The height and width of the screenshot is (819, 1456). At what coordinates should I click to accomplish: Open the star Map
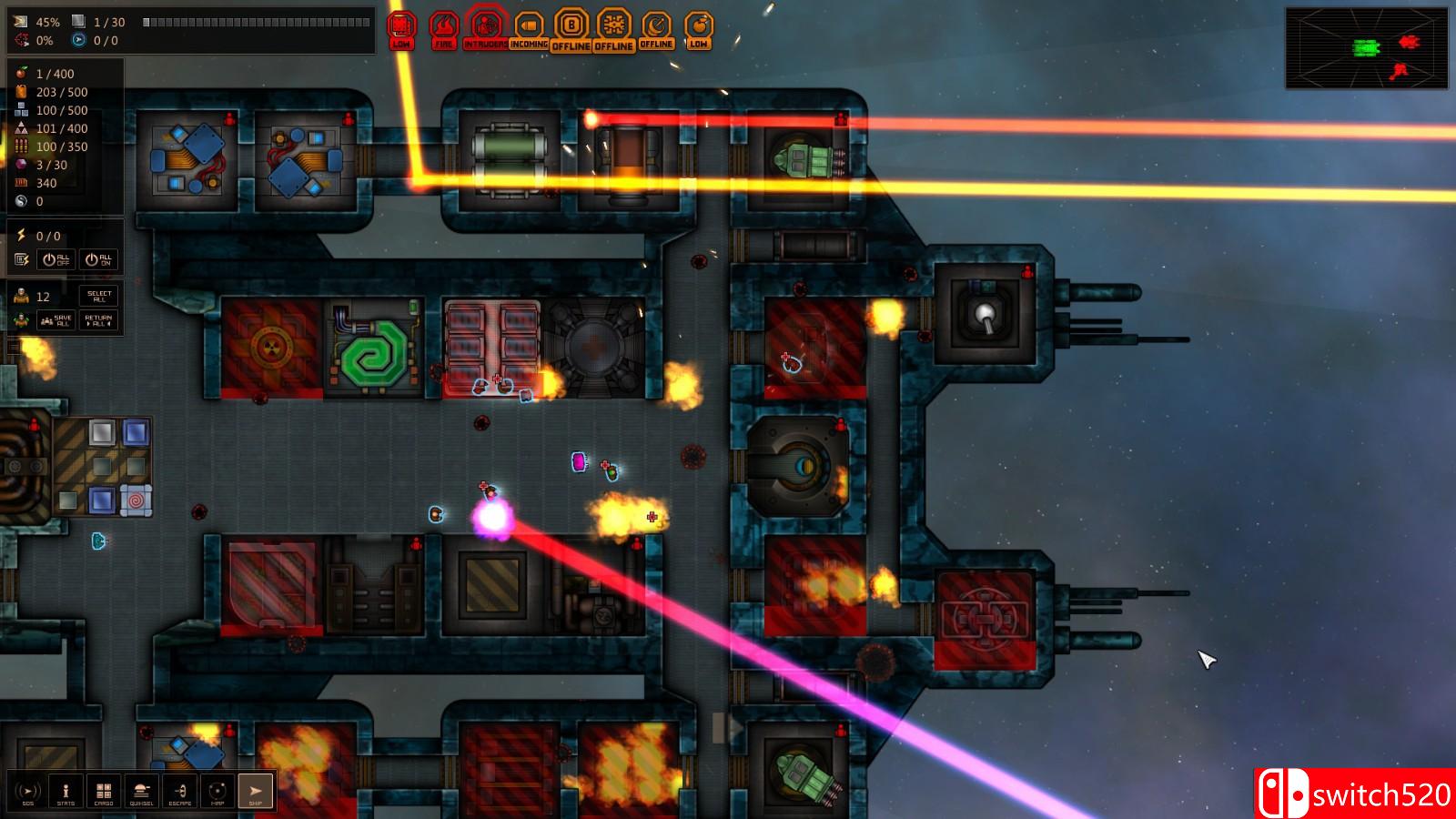[x=217, y=791]
